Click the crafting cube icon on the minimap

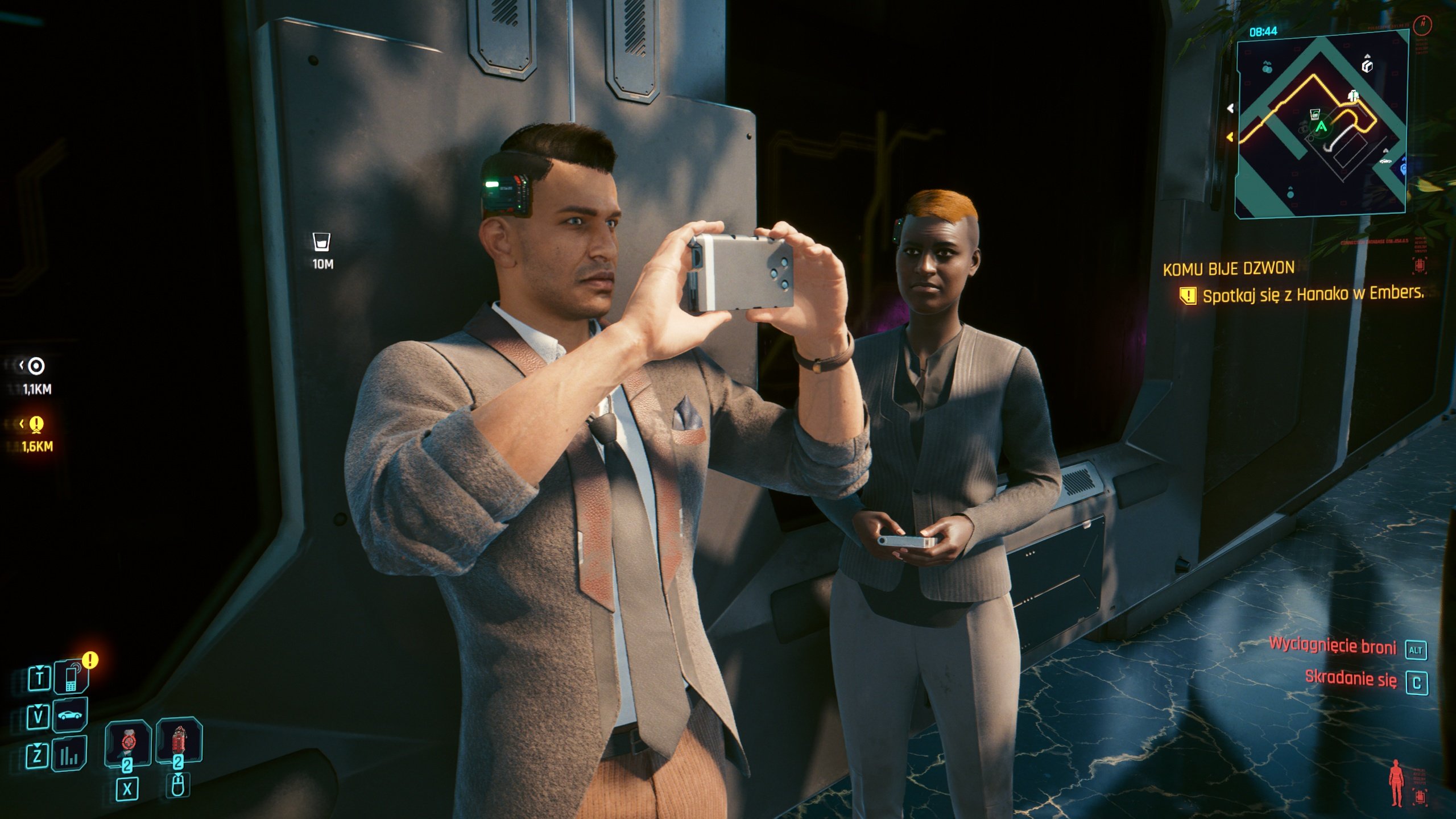pyautogui.click(x=1366, y=66)
